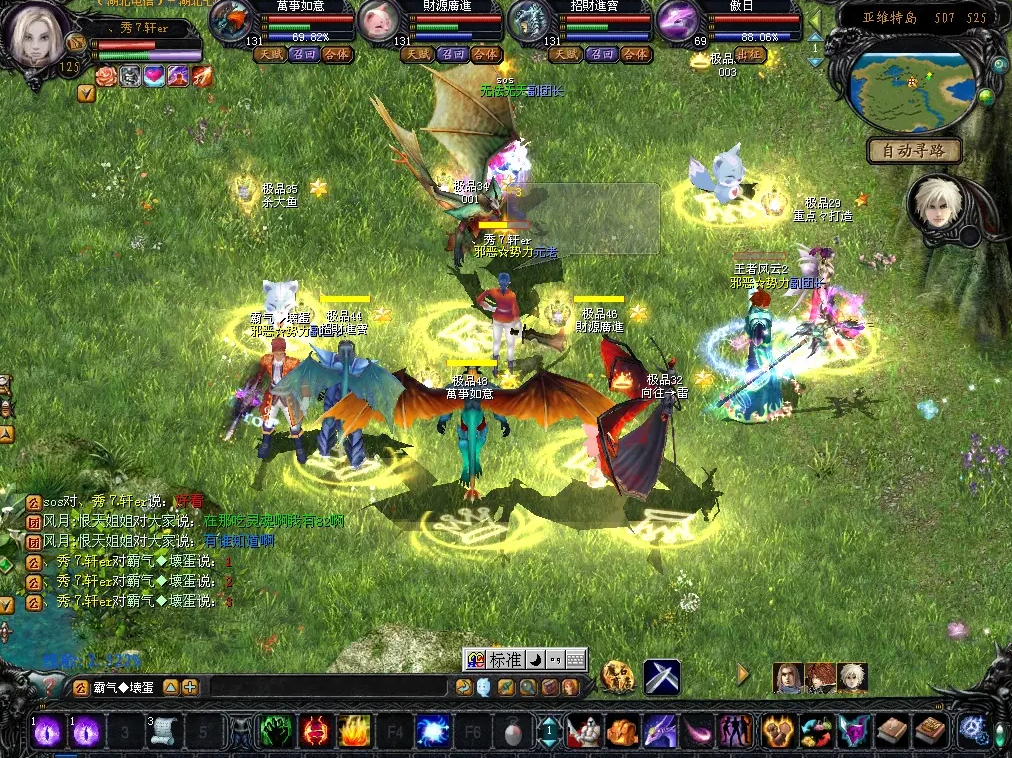Open the minimap of 亚维特岛

tap(912, 86)
